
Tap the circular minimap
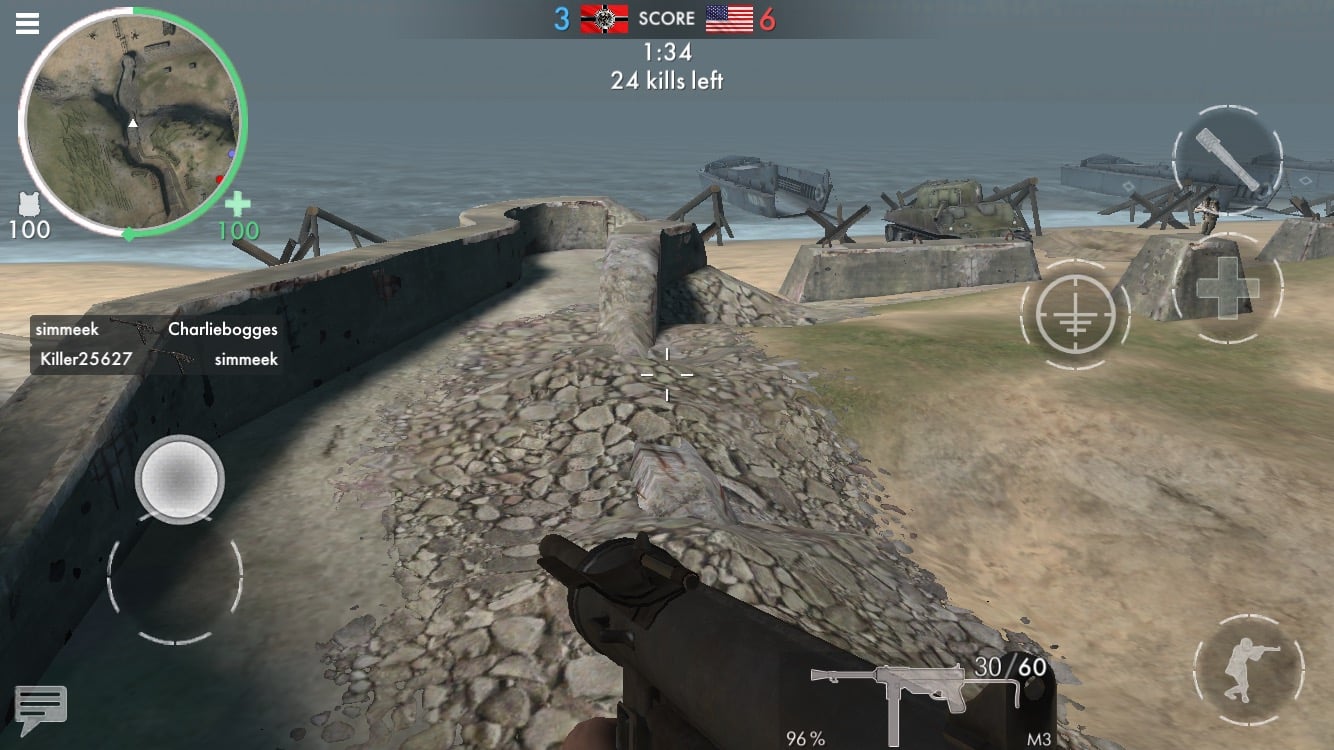[x=131, y=124]
